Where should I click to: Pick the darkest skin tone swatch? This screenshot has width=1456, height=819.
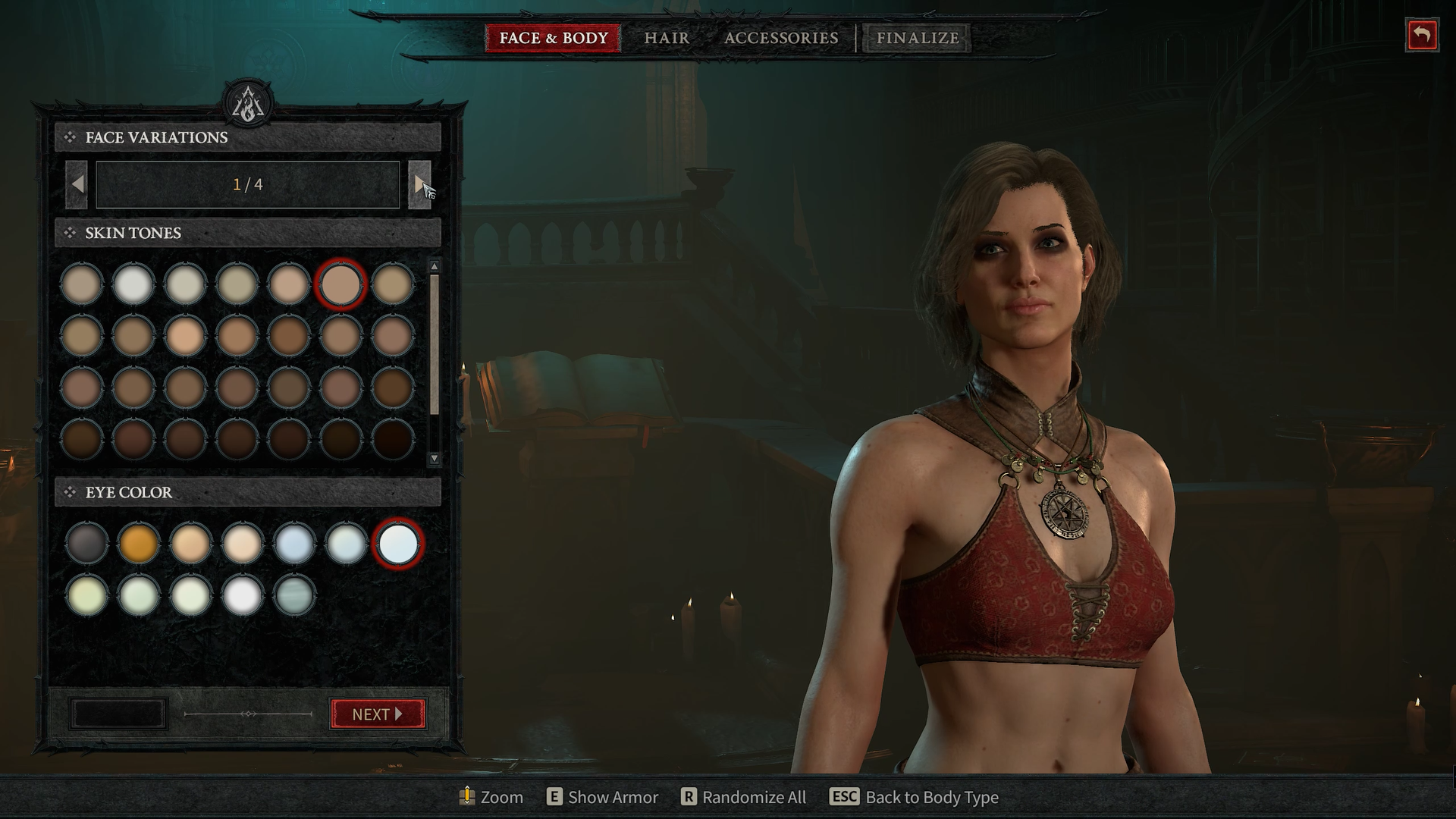(393, 439)
